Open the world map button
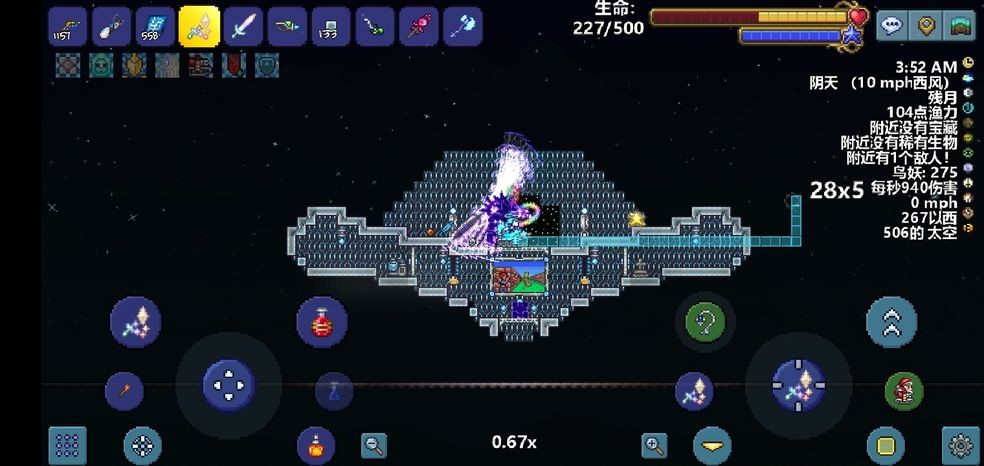The width and height of the screenshot is (984, 466). click(x=961, y=26)
